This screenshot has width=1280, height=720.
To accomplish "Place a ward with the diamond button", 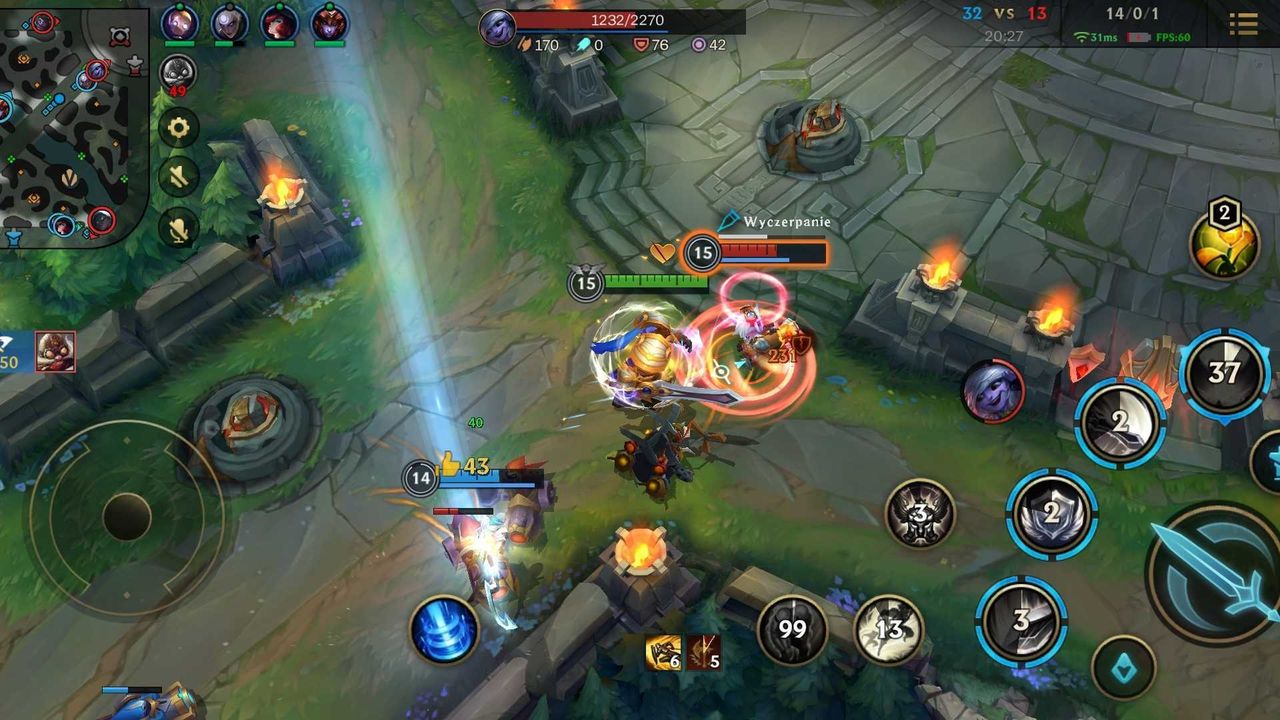I will [x=1123, y=668].
